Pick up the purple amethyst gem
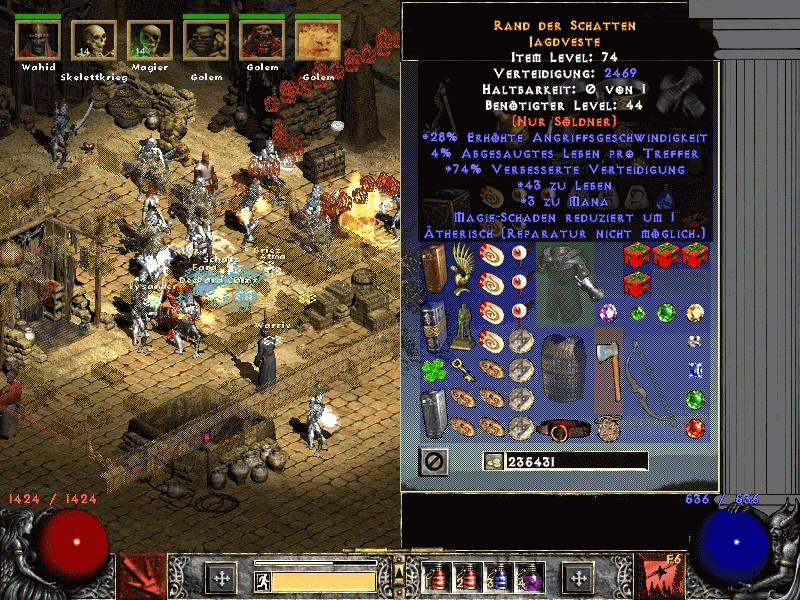The width and height of the screenshot is (800, 600). pyautogui.click(x=608, y=313)
